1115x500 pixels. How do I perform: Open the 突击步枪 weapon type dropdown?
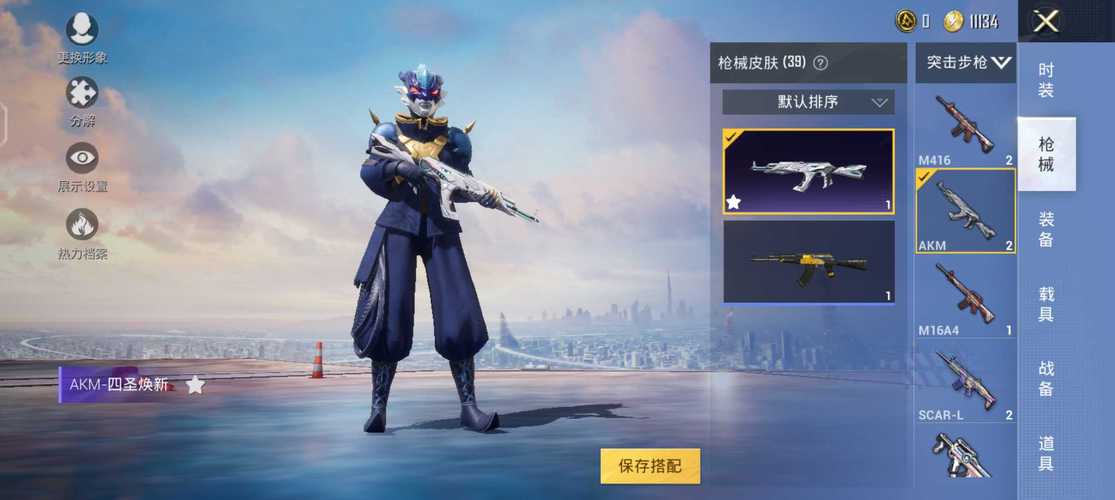tap(966, 63)
